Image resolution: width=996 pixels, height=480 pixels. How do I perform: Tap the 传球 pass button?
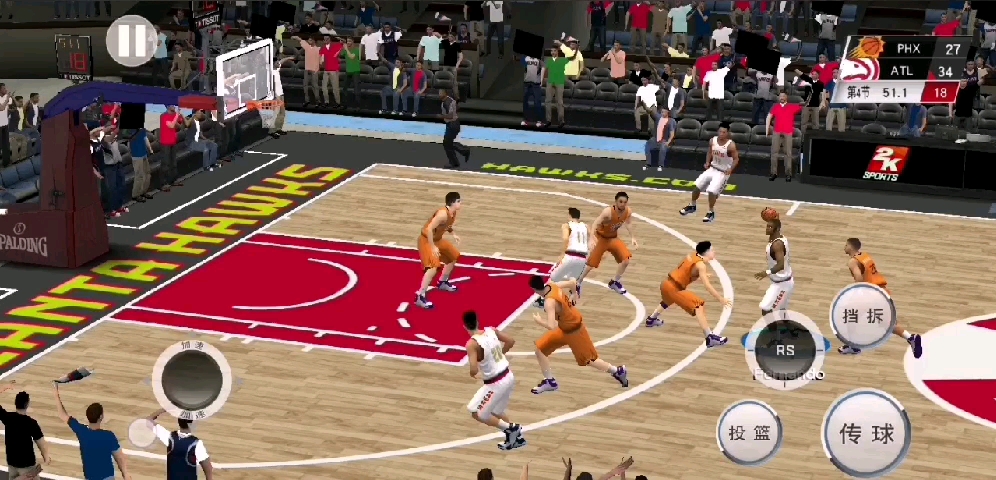pos(865,432)
